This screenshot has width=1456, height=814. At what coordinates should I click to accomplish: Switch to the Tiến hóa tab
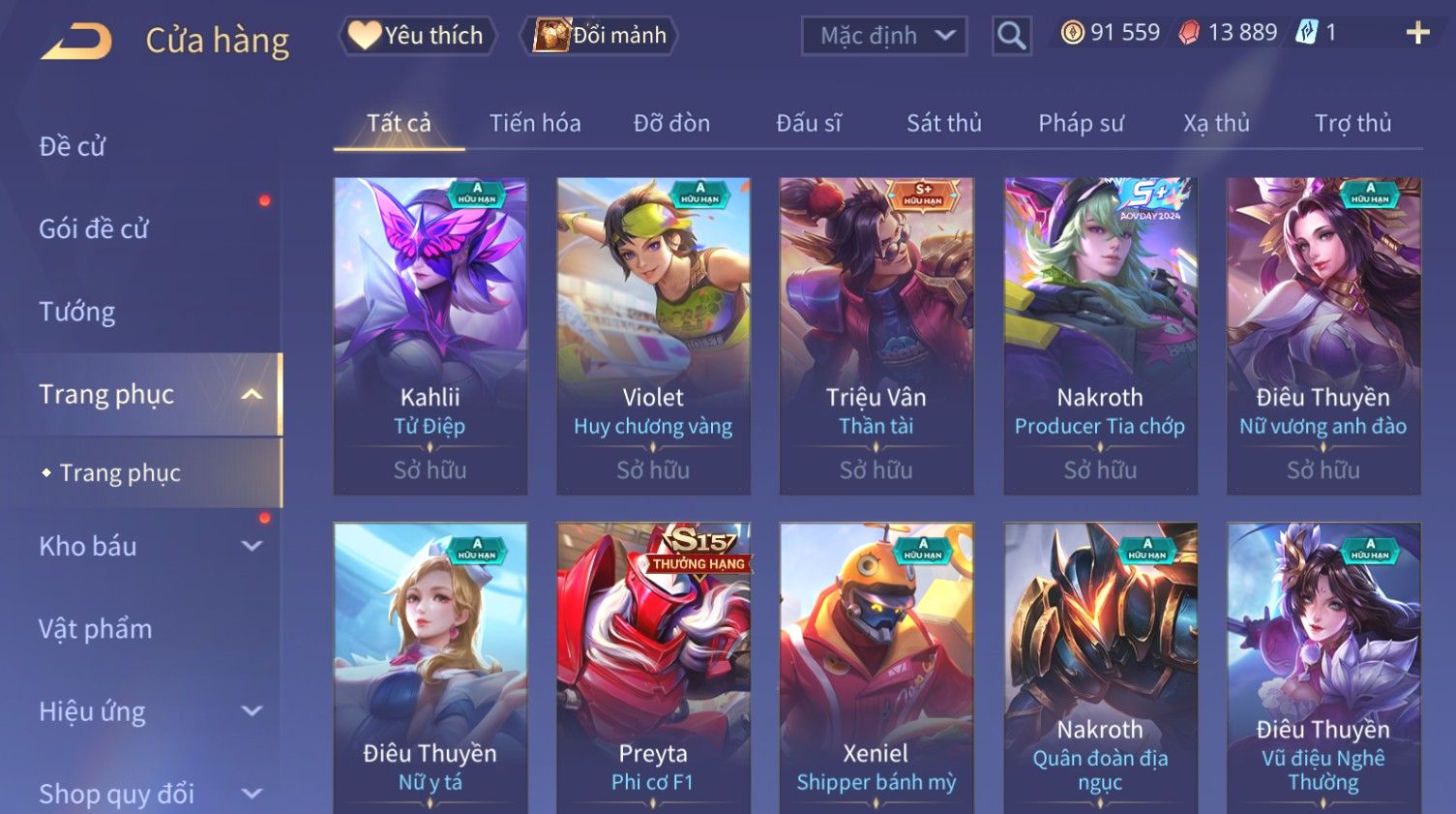pos(535,124)
